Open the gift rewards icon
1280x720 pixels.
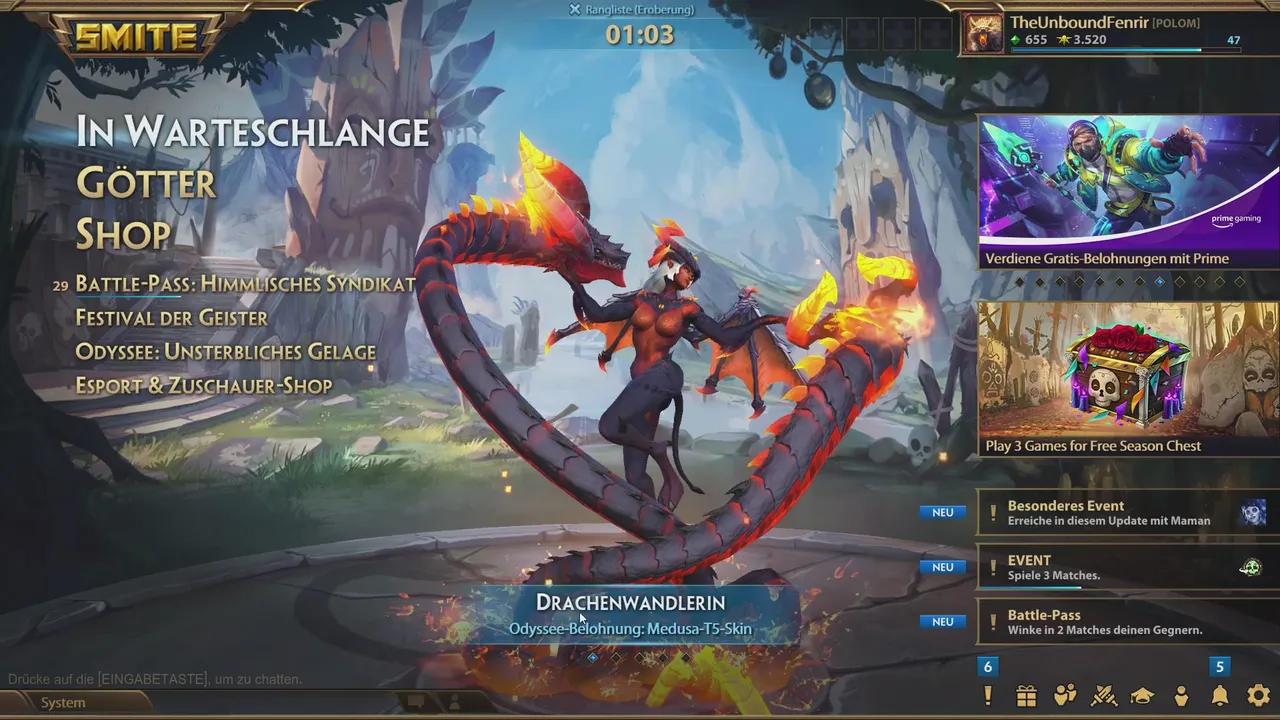[1027, 695]
